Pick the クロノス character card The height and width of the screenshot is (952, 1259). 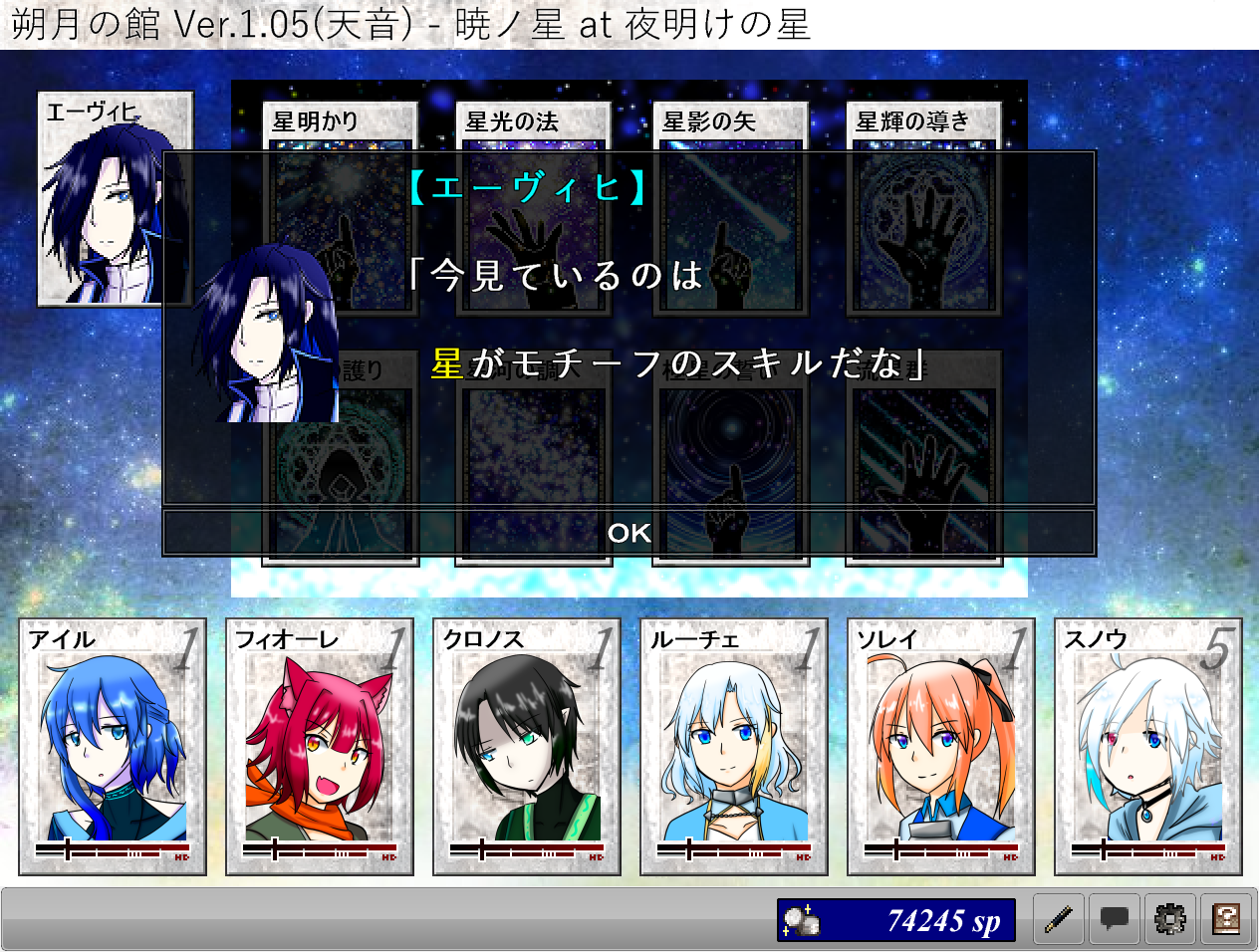(527, 747)
